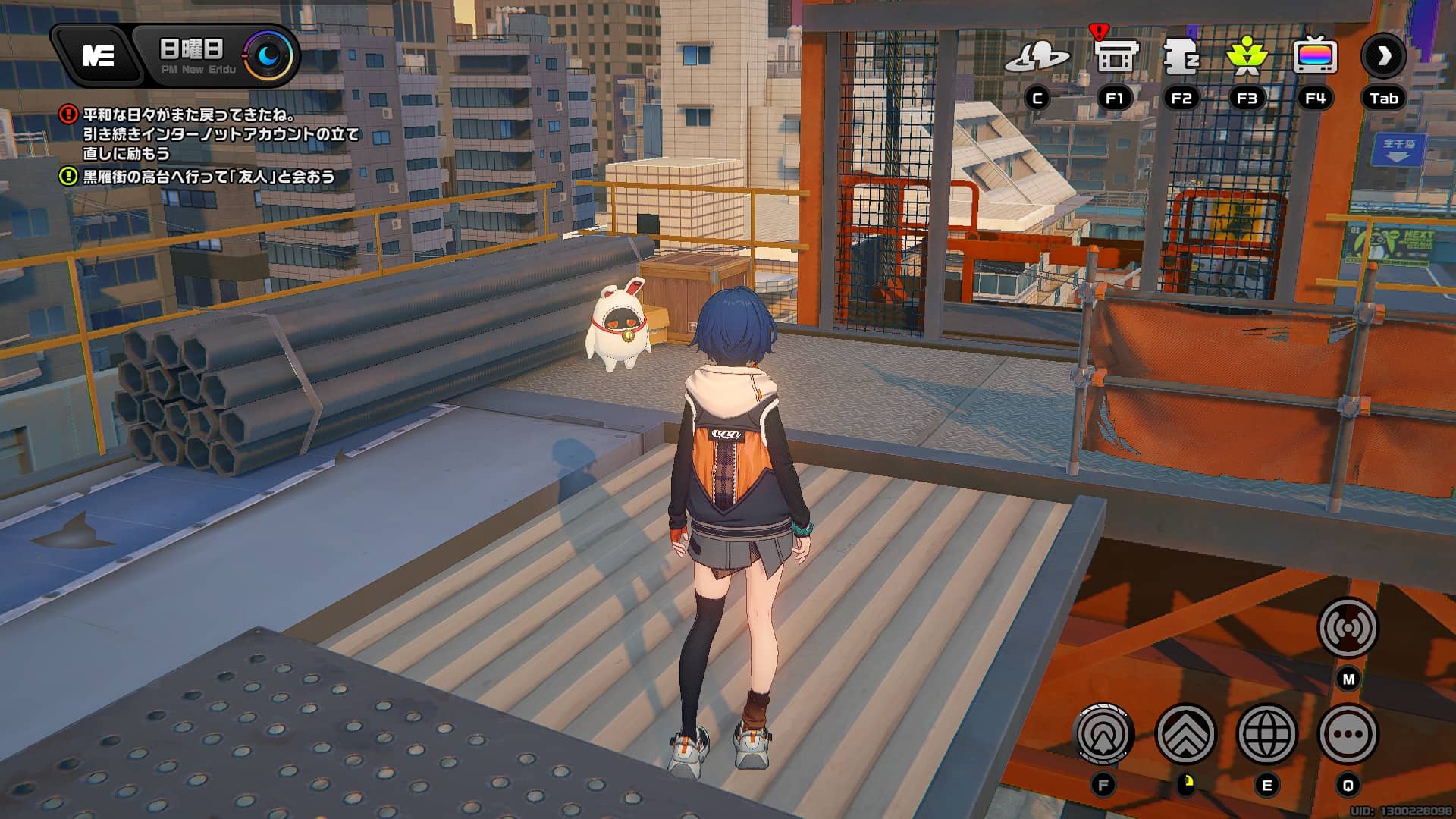Activate the round signal broadcast icon
This screenshot has width=1456, height=819.
(1348, 628)
